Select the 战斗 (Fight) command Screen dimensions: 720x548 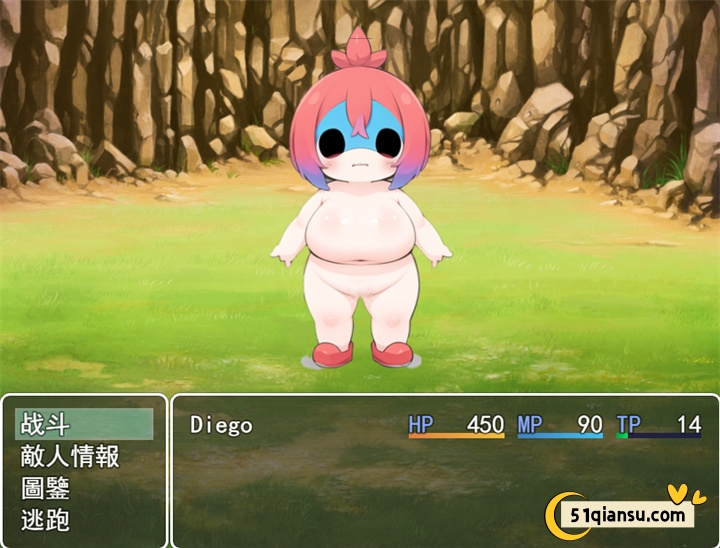[84, 424]
